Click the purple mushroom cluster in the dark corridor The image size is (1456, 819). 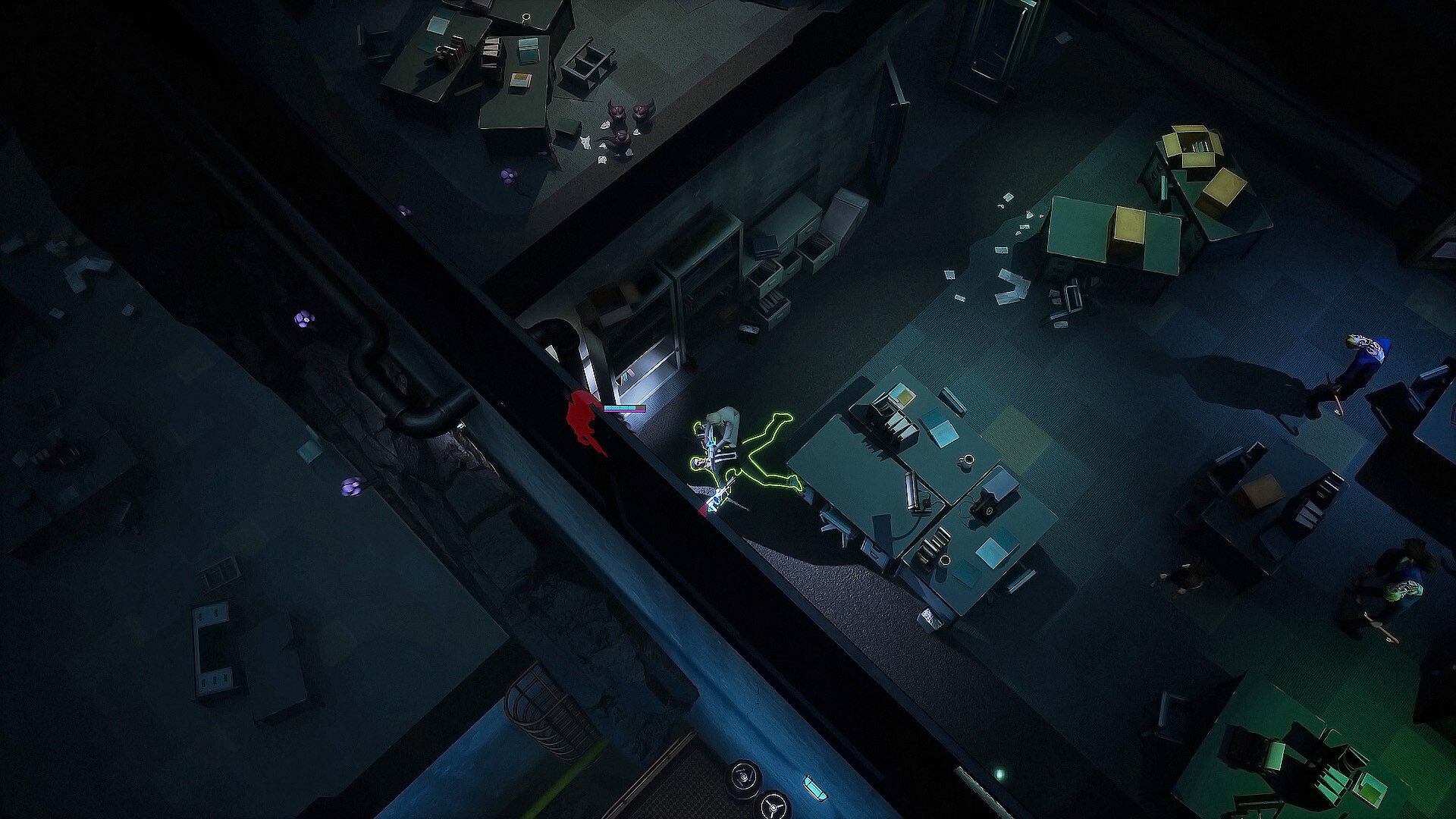(x=304, y=317)
